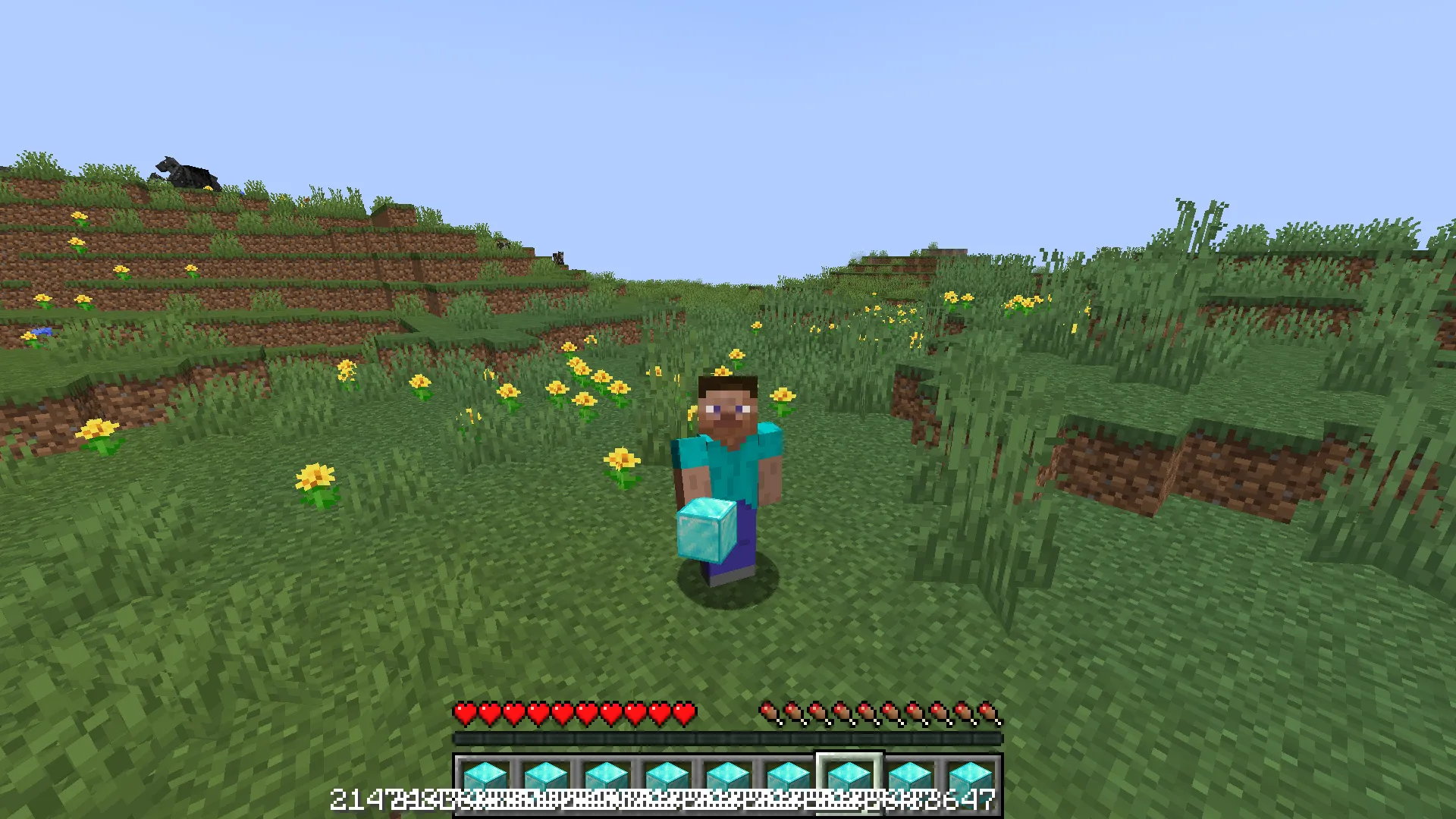Click the rightmost heart in the health bar
1456x819 pixels.
pyautogui.click(x=685, y=711)
